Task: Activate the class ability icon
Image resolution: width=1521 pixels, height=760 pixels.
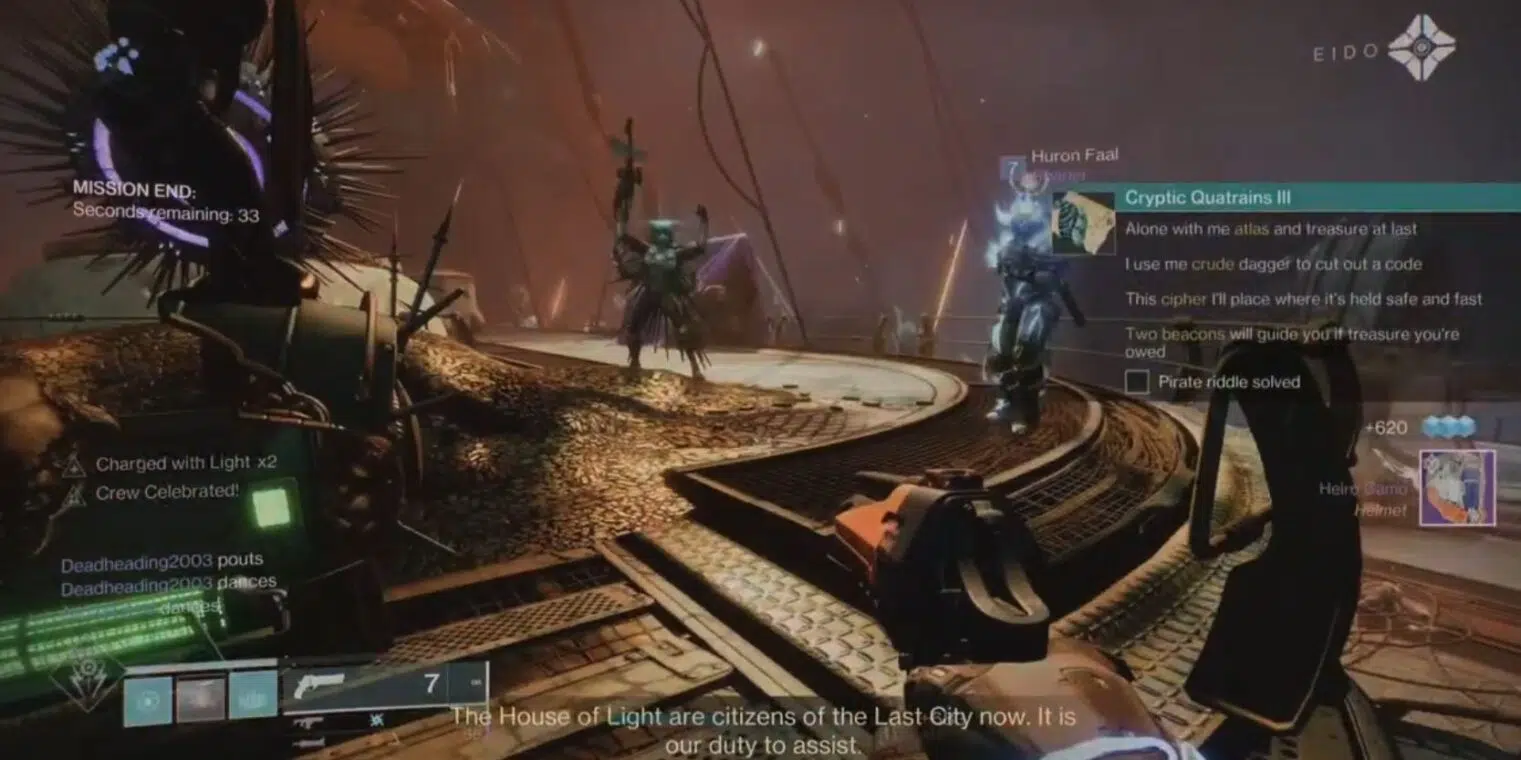Action: point(252,696)
